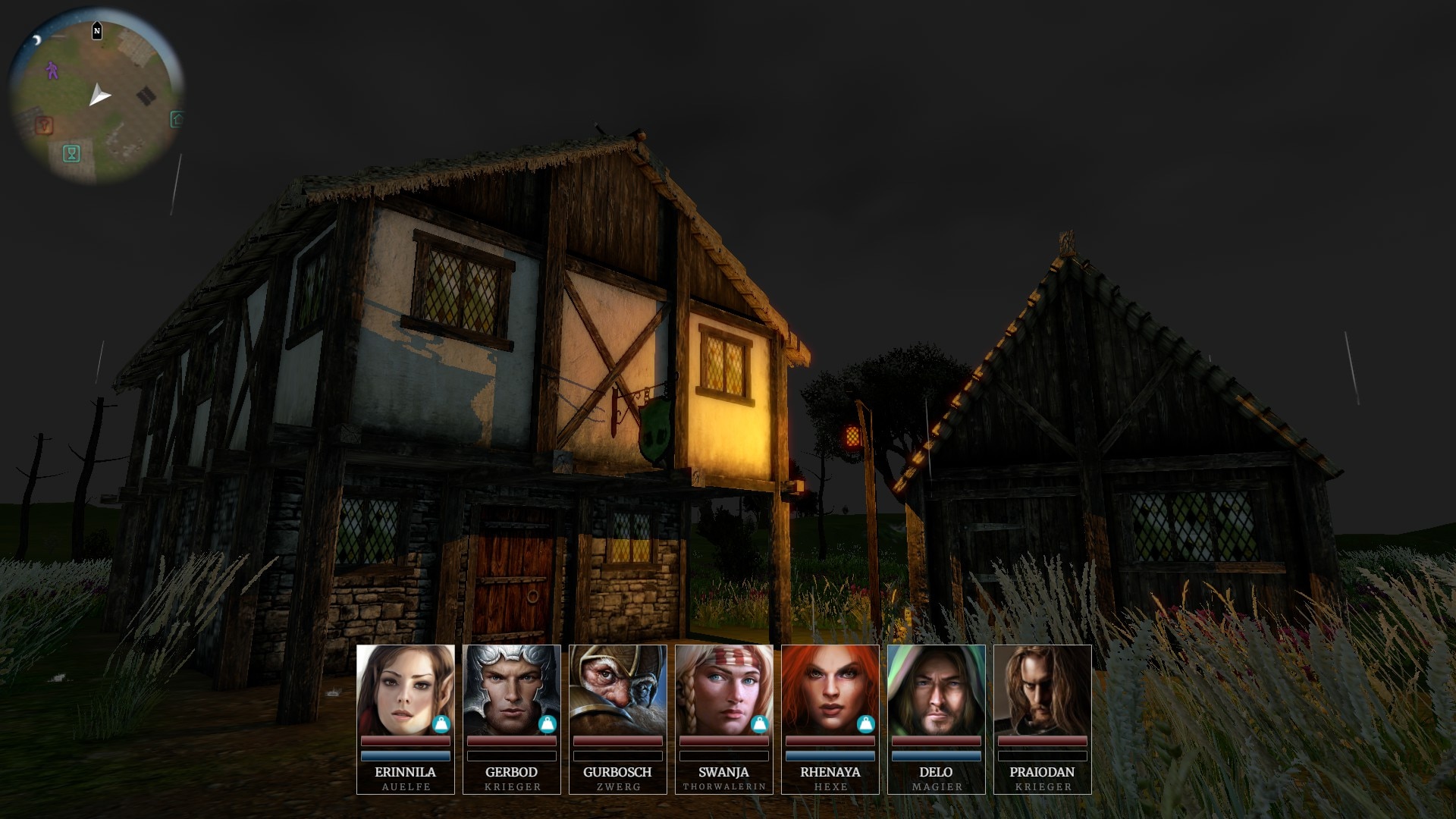The width and height of the screenshot is (1456, 819).
Task: Click the N compass marker on minimap
Action: [x=97, y=31]
